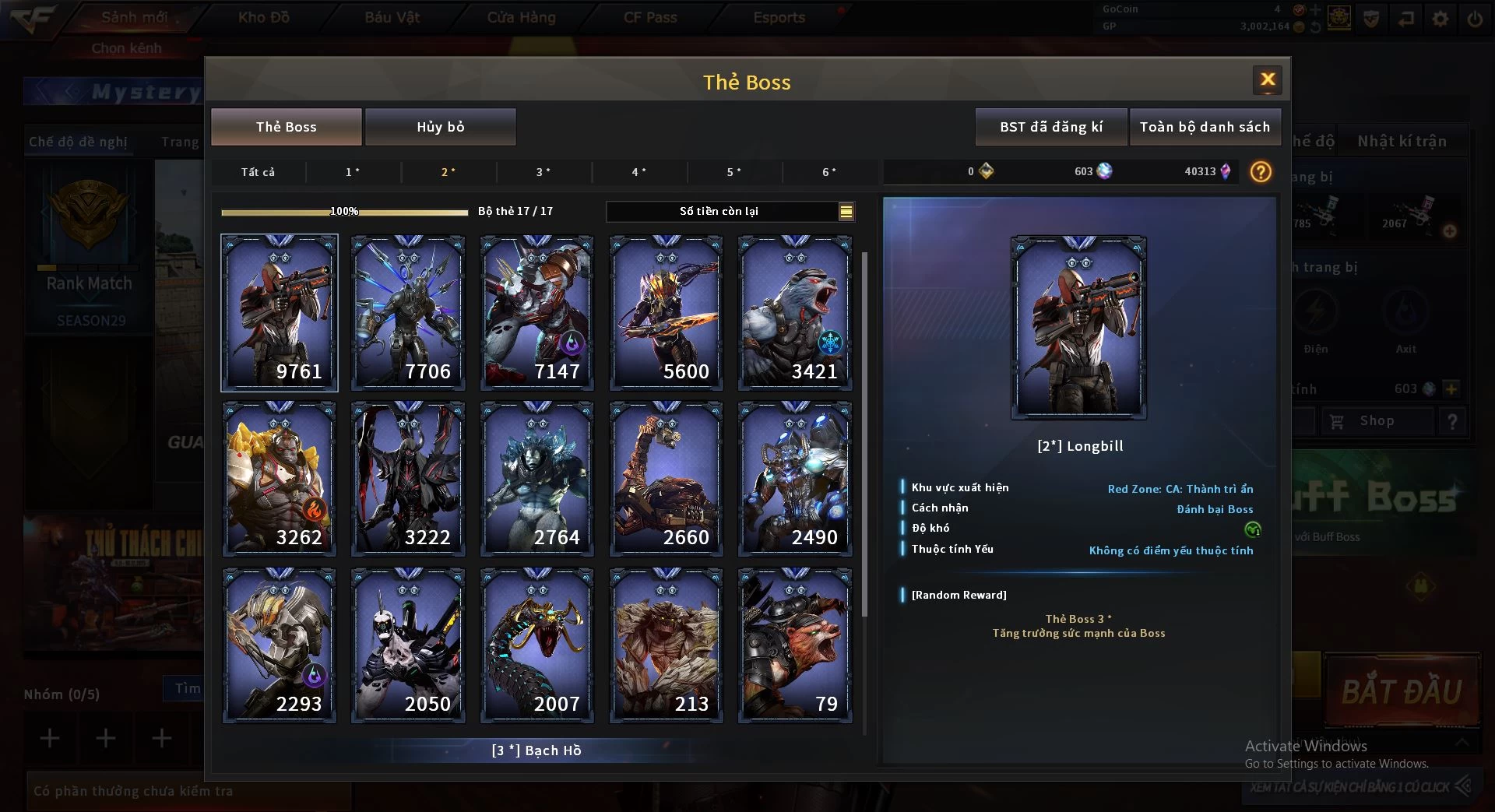Open the Số tiền còn lại sort dropdown
The width and height of the screenshot is (1495, 812).
click(846, 211)
